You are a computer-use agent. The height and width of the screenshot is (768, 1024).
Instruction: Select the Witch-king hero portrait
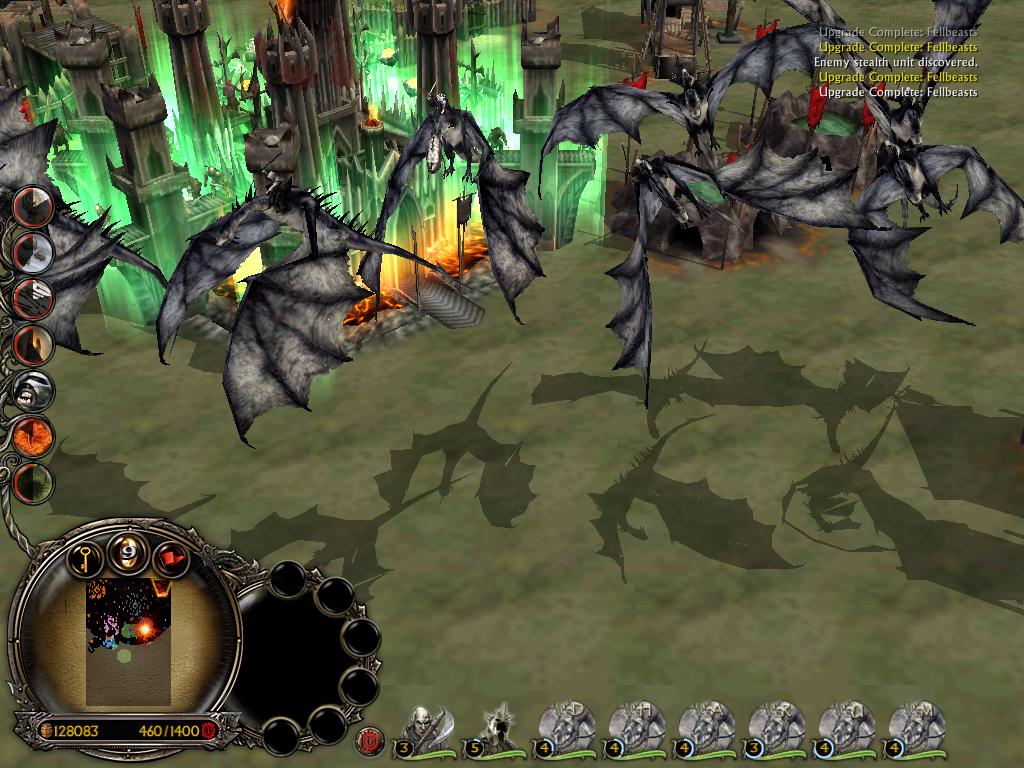[494, 728]
